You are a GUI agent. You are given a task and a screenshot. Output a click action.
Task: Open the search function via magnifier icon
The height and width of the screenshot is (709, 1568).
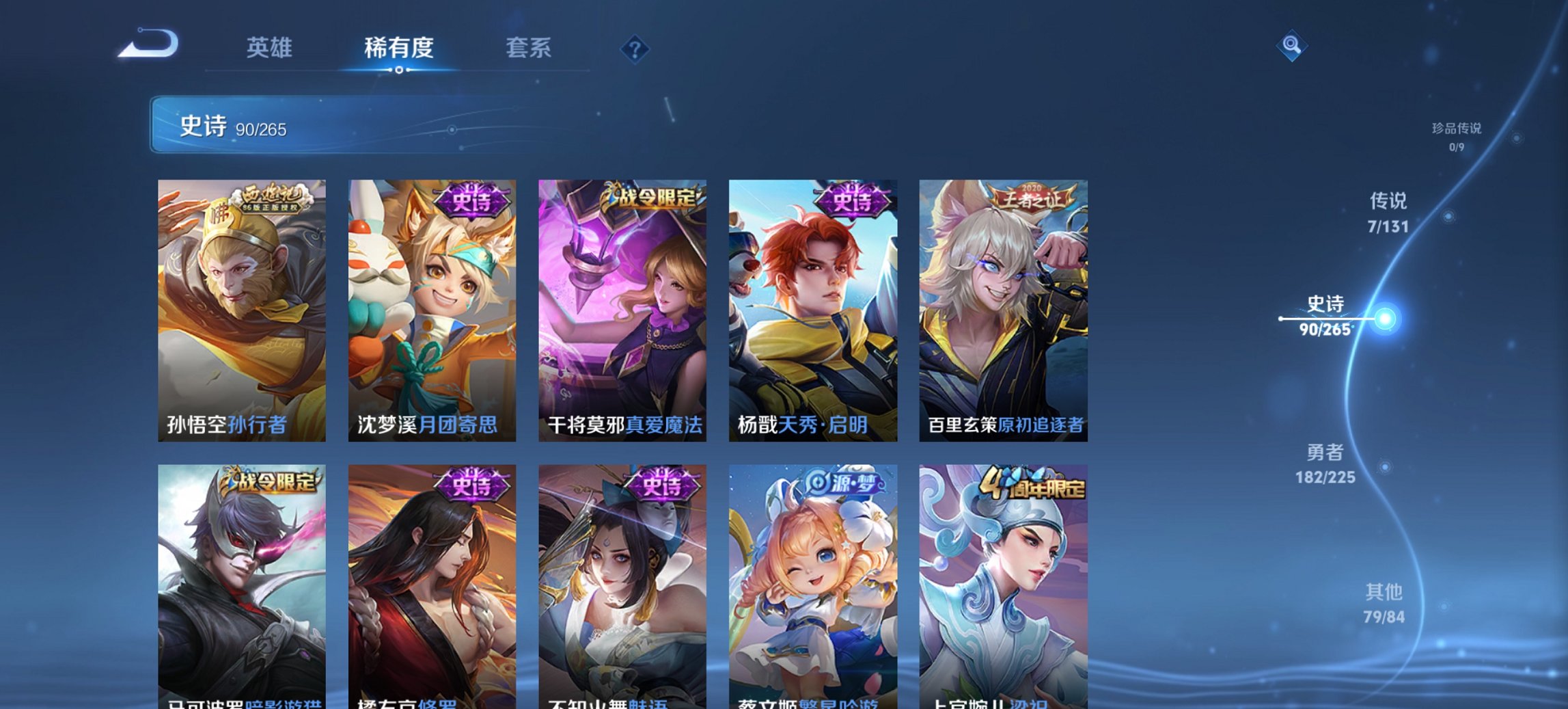click(x=1290, y=47)
